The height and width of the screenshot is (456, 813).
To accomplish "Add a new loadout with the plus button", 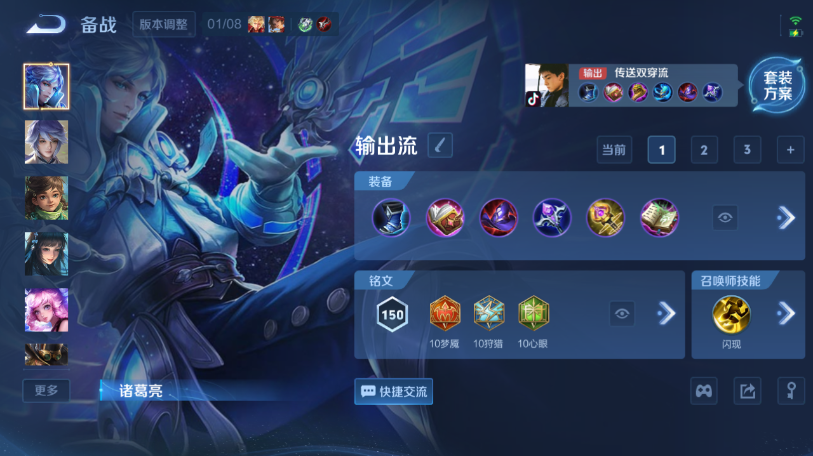I will pyautogui.click(x=790, y=150).
